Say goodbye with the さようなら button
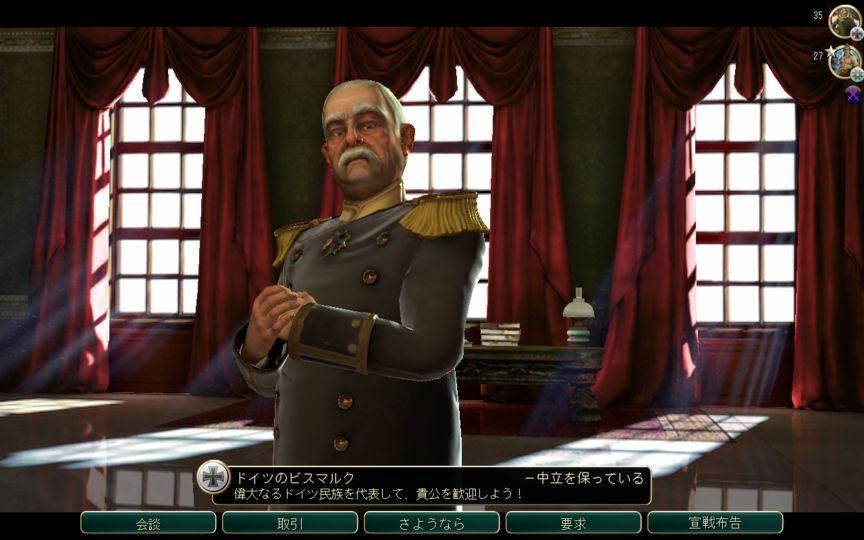Image resolution: width=864 pixels, height=540 pixels. (x=431, y=523)
